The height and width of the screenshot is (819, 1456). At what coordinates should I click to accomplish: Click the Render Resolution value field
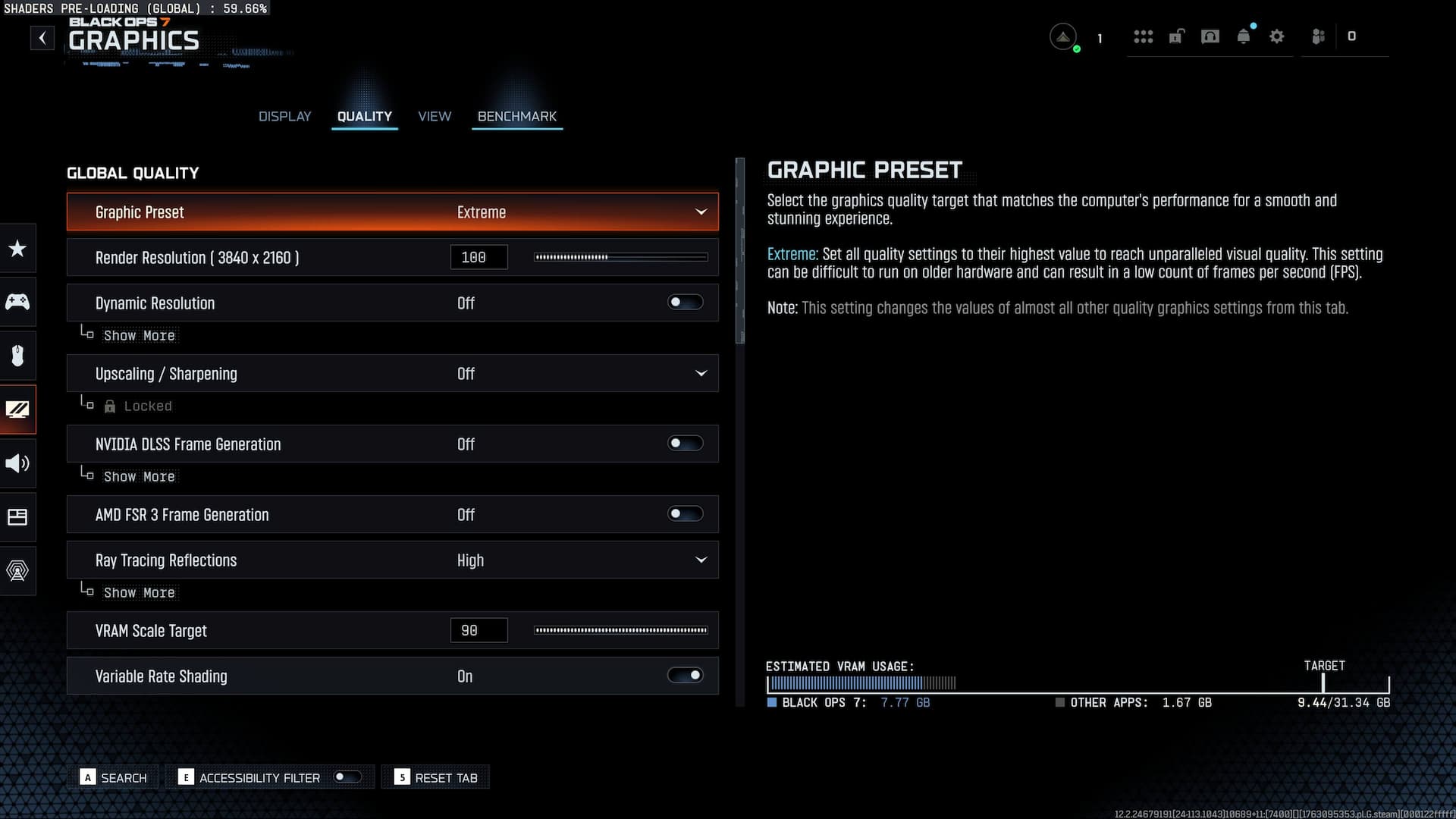479,257
